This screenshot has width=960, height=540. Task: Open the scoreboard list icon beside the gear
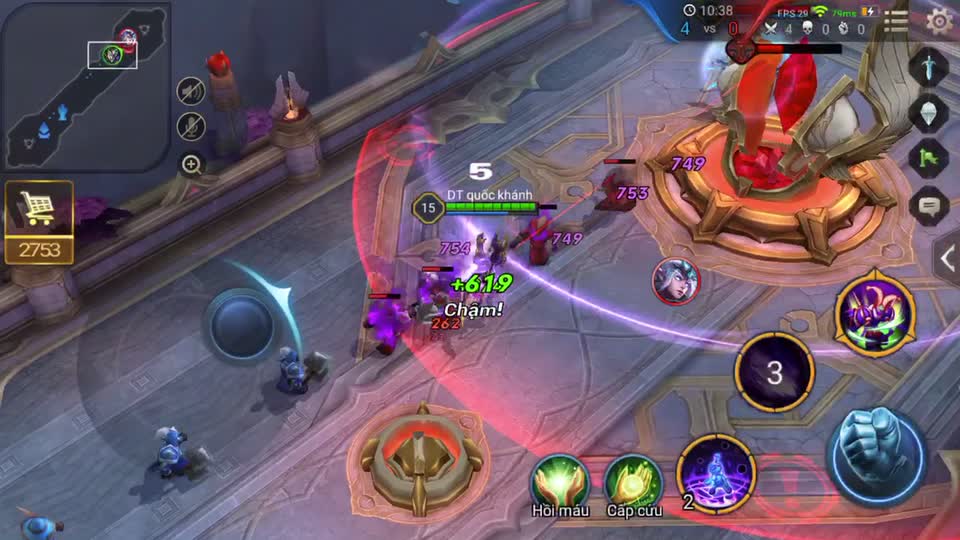click(x=897, y=21)
